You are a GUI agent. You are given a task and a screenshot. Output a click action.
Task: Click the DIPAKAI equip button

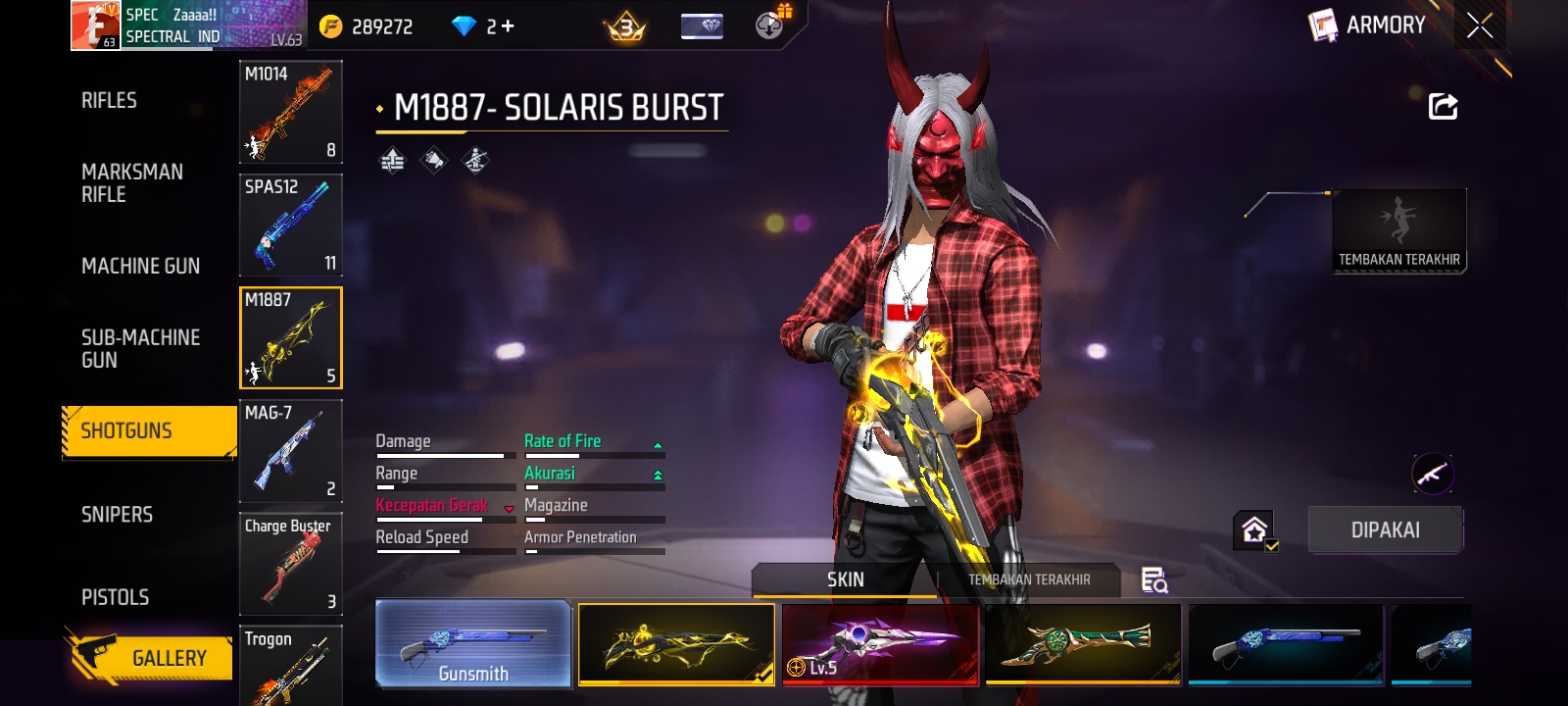[1385, 530]
